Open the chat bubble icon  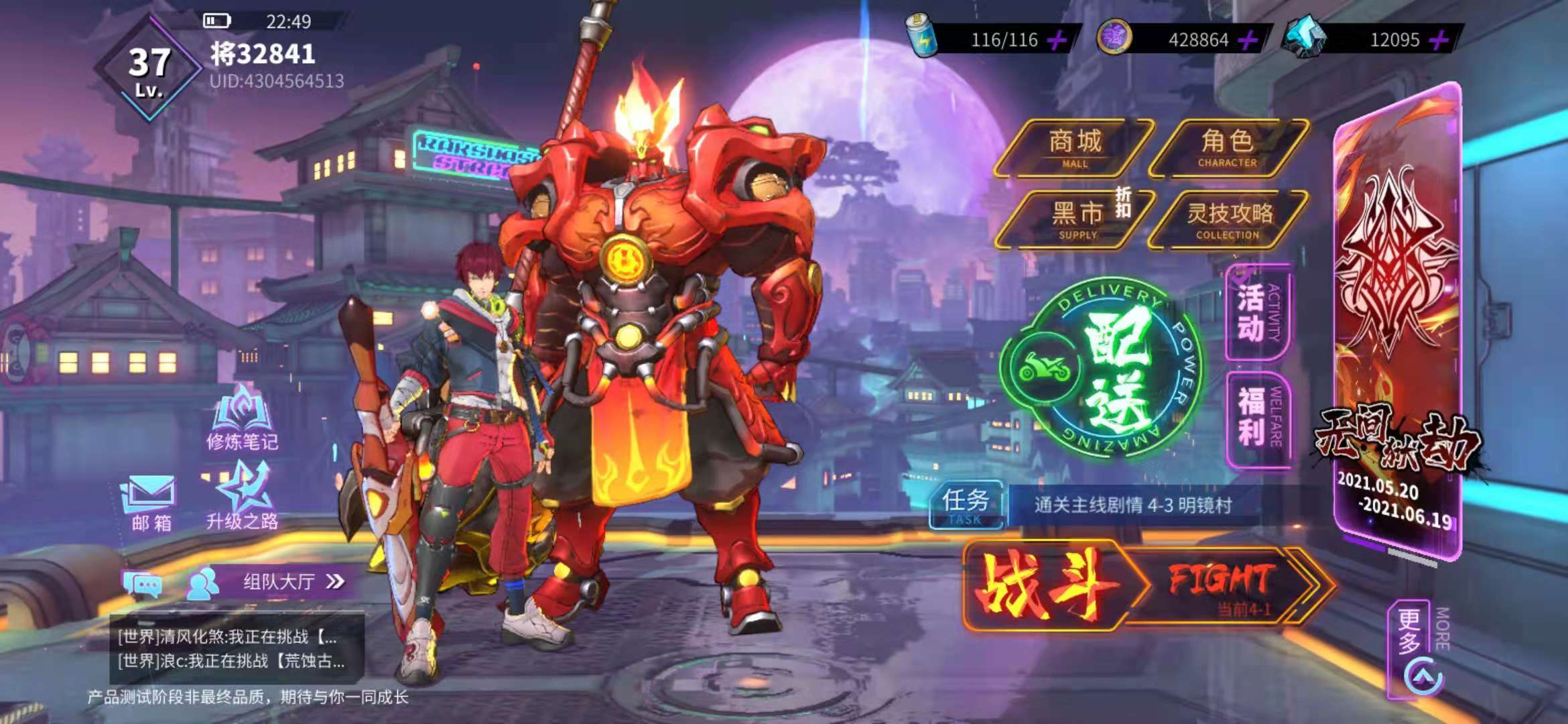click(142, 585)
